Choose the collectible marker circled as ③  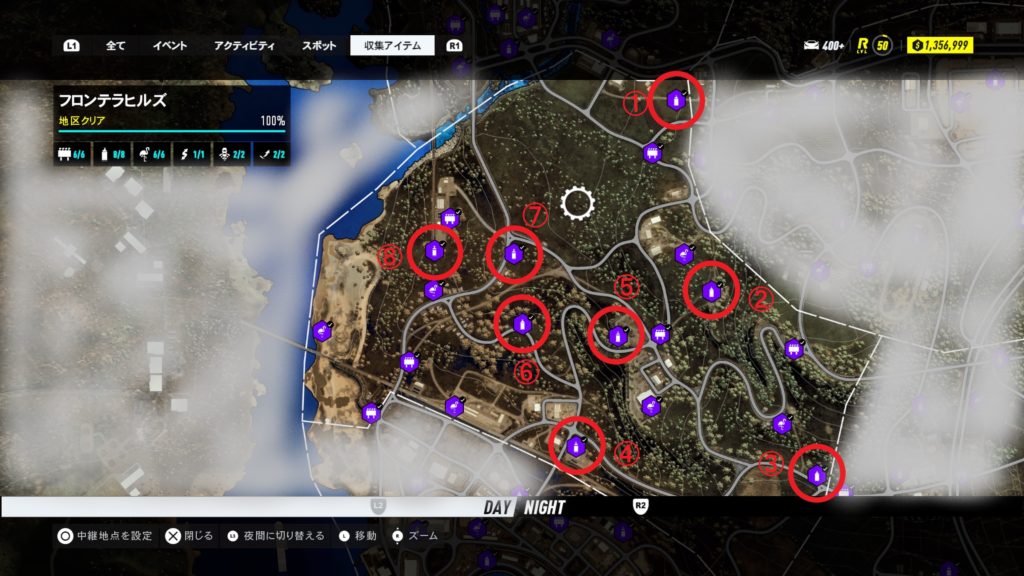pos(816,475)
